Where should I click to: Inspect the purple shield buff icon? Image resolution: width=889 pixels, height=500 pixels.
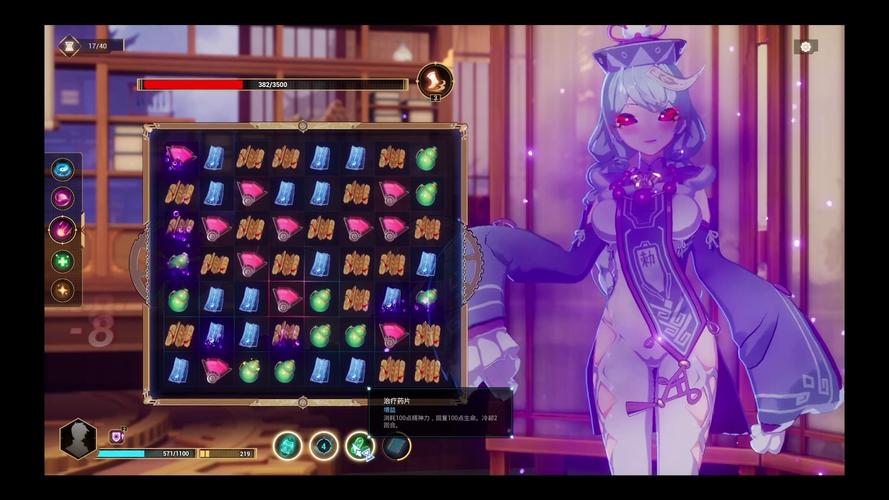[x=116, y=436]
